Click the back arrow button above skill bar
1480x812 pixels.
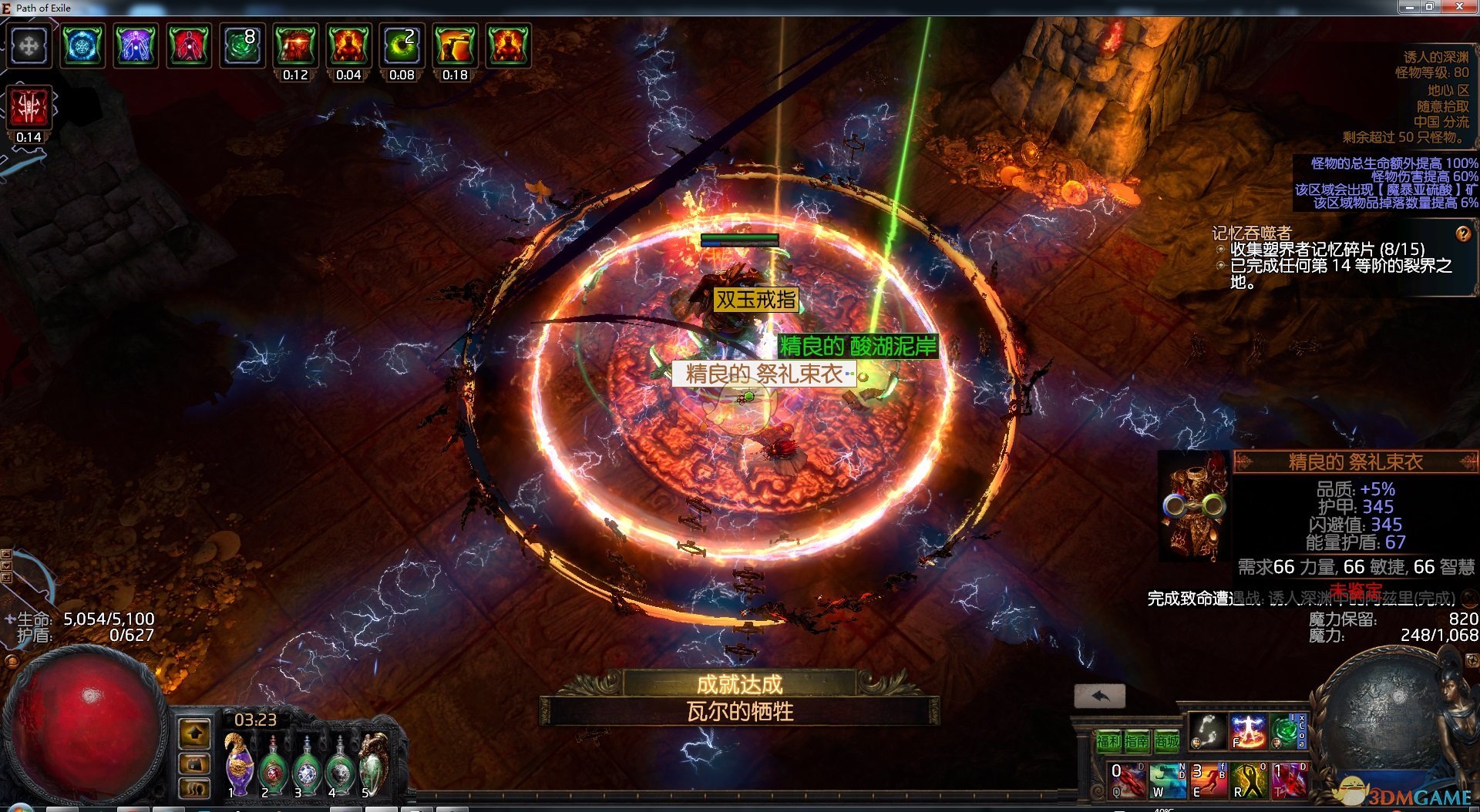click(1100, 696)
